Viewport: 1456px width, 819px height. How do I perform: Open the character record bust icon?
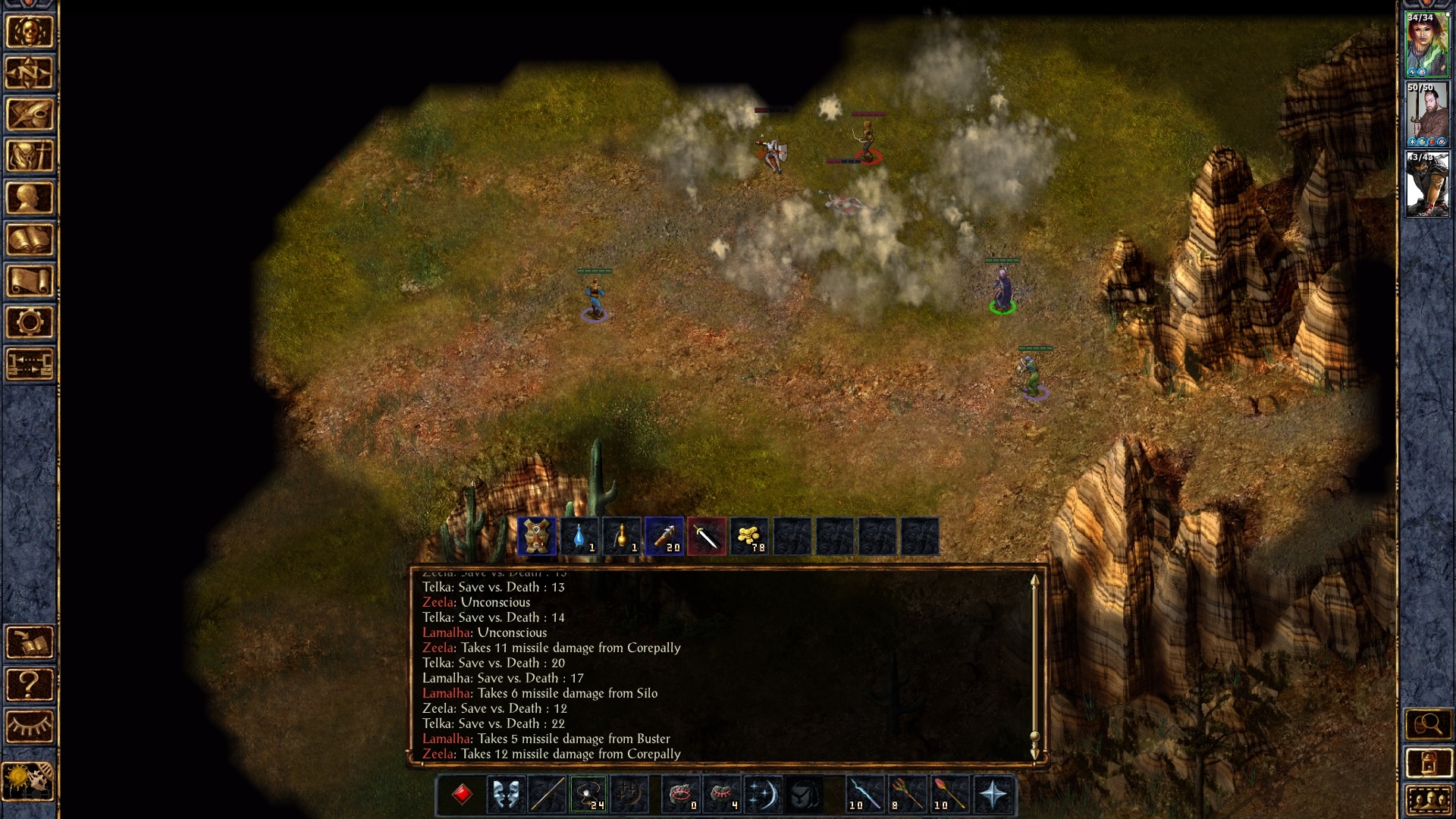(x=30, y=199)
